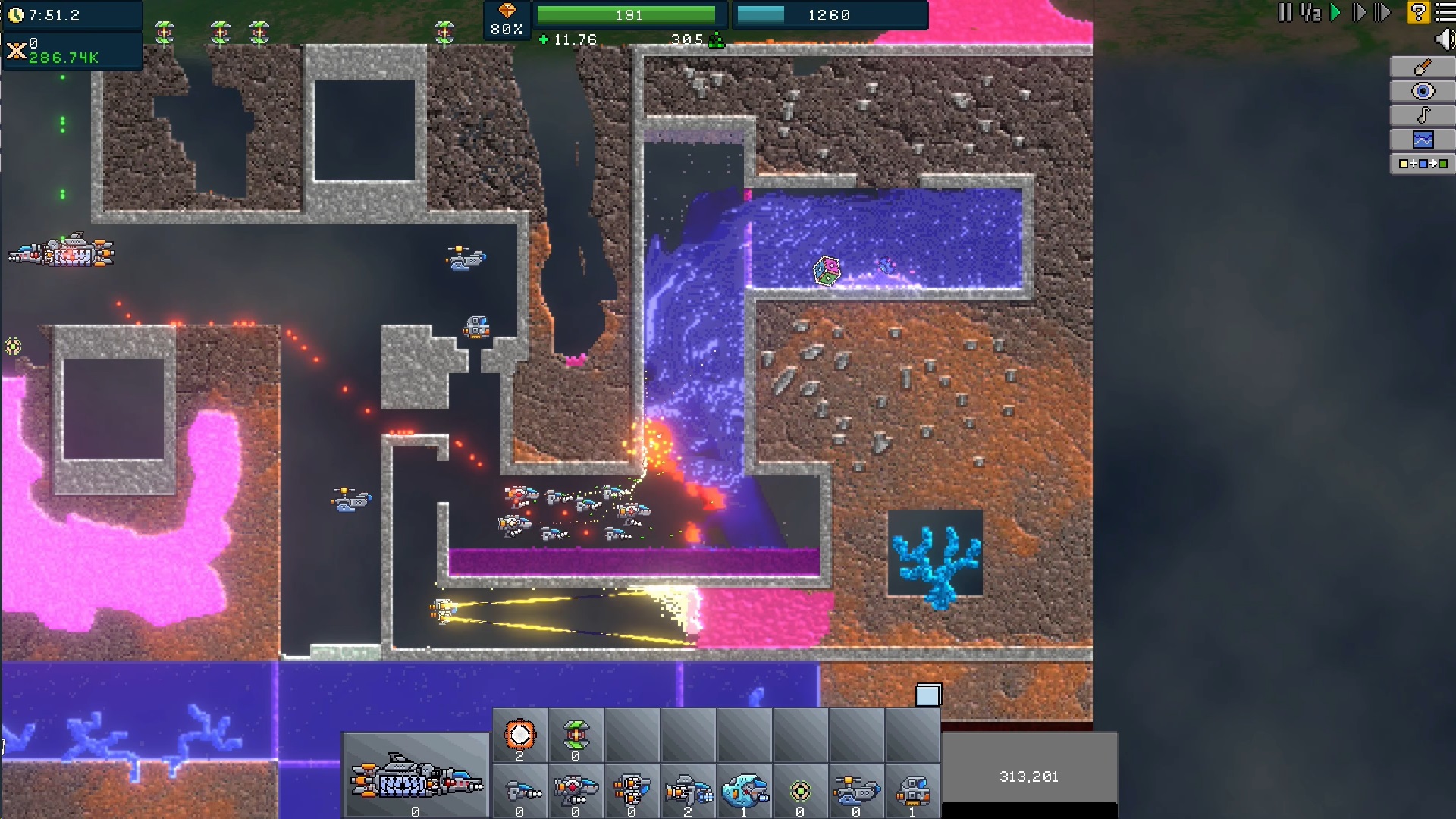Set game speed to half

(1310, 13)
